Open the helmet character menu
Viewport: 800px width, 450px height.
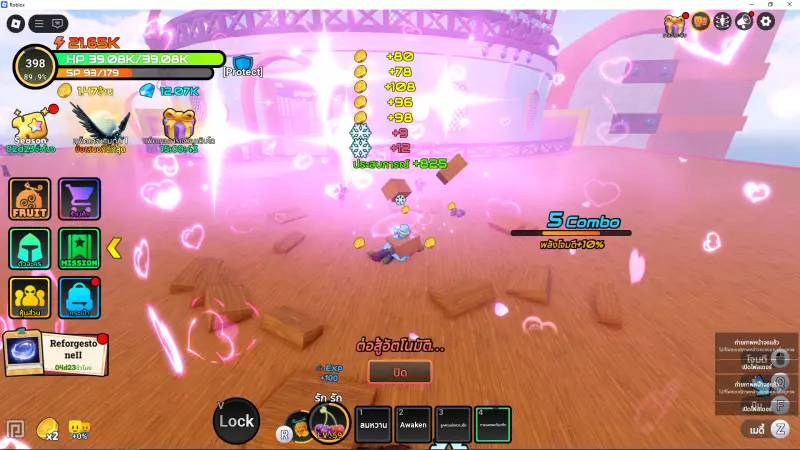pyautogui.click(x=30, y=248)
